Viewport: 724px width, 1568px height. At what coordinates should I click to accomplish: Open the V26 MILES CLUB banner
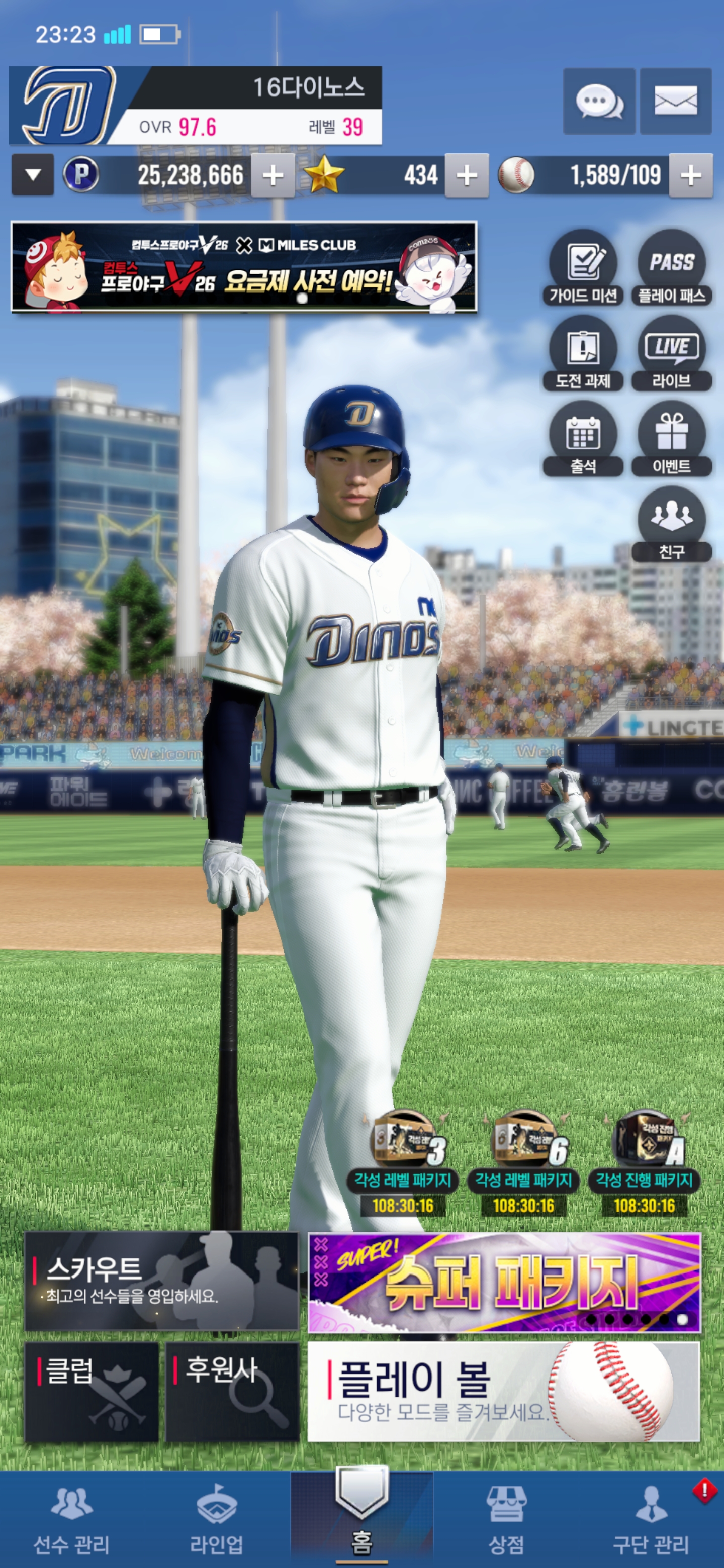(x=243, y=267)
